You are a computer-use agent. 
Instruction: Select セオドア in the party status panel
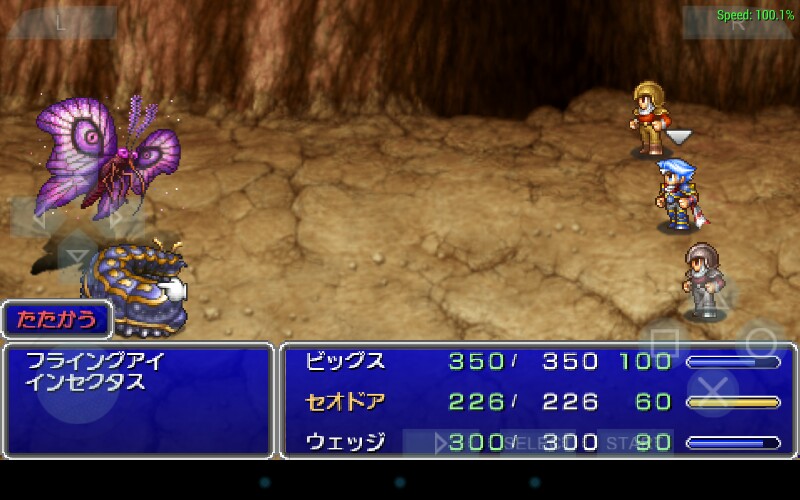tap(345, 401)
